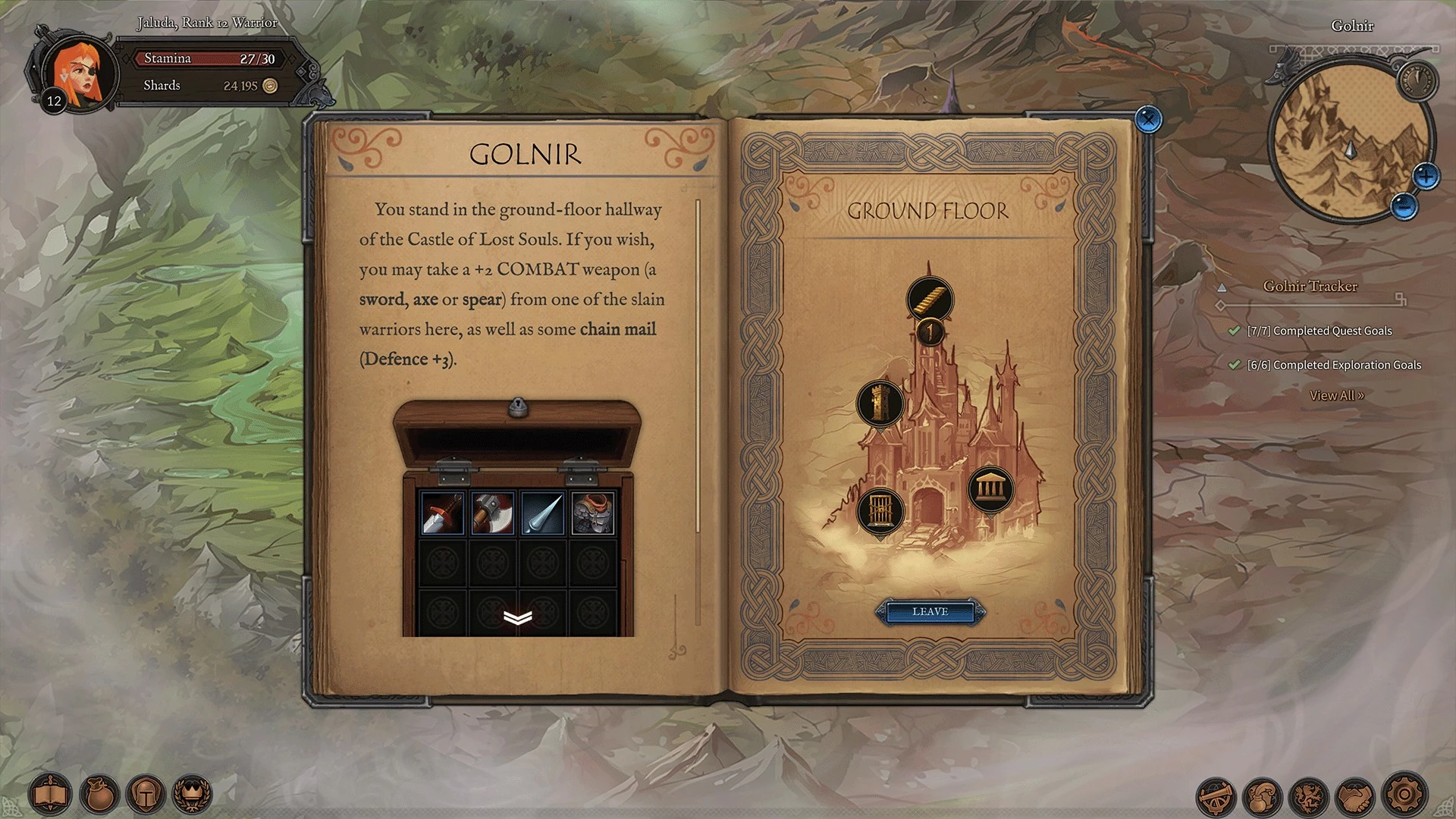Click the blue LEAVE button
The image size is (1456, 819).
point(930,612)
